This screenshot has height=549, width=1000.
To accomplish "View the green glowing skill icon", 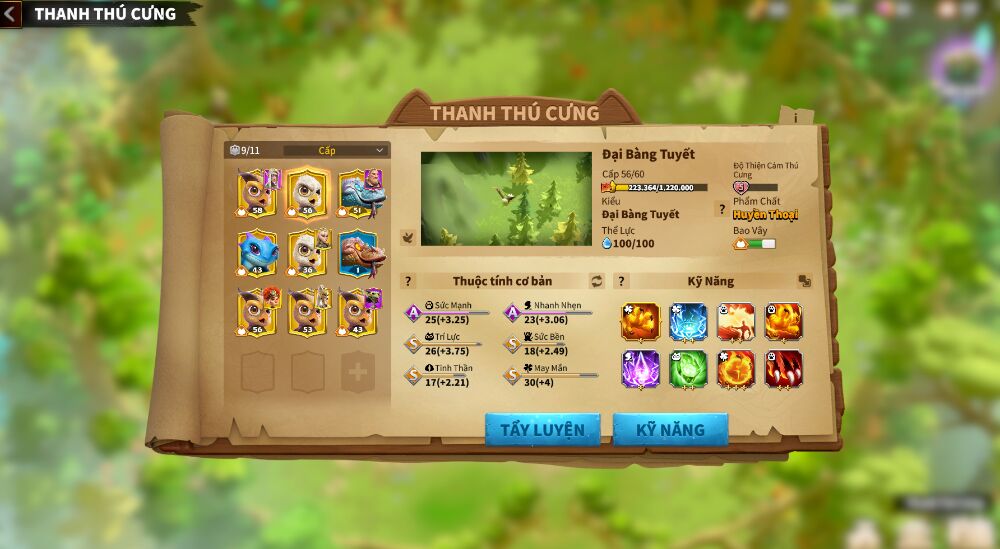I will [x=688, y=369].
